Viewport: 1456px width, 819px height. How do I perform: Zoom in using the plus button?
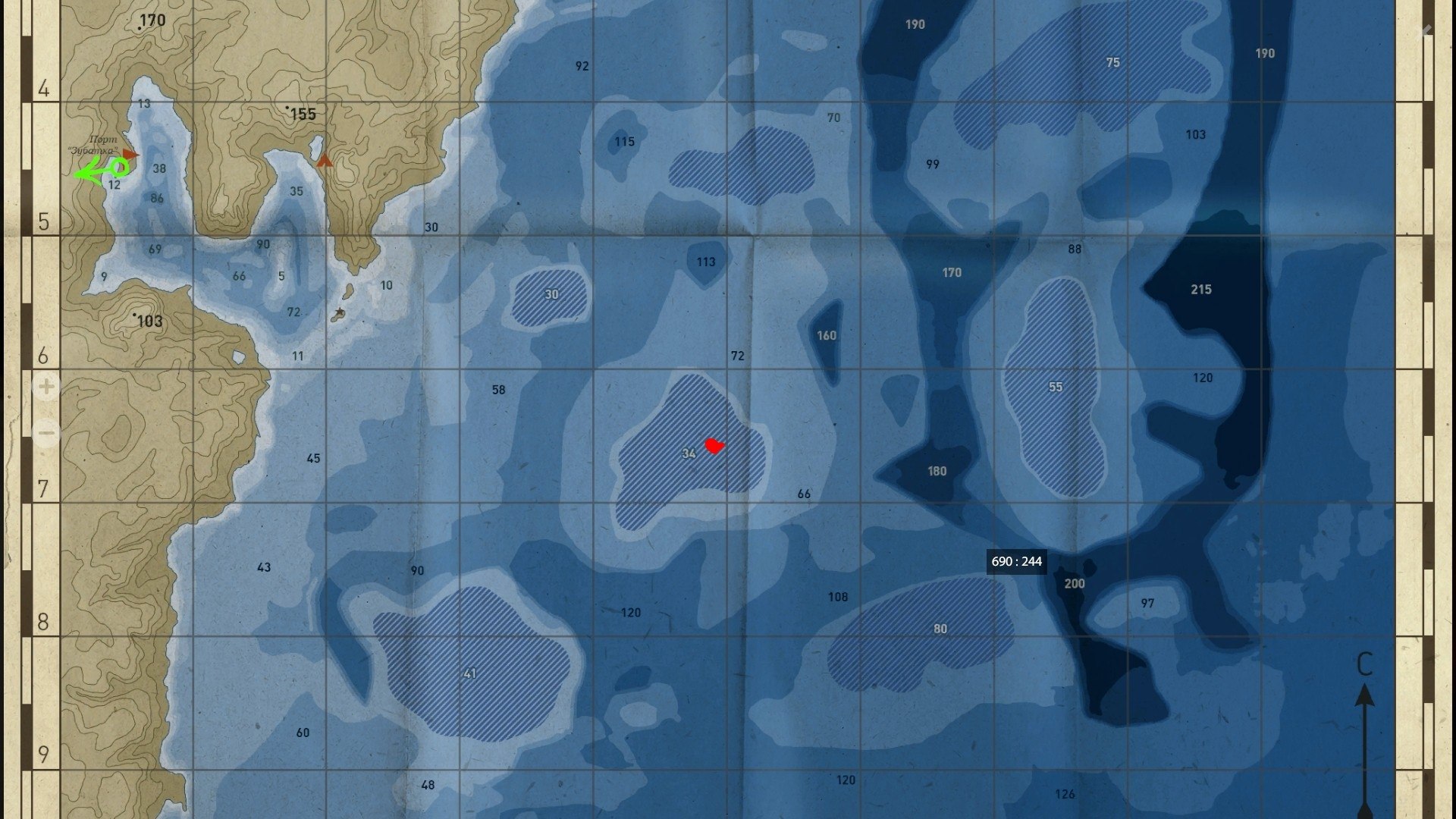pos(45,388)
